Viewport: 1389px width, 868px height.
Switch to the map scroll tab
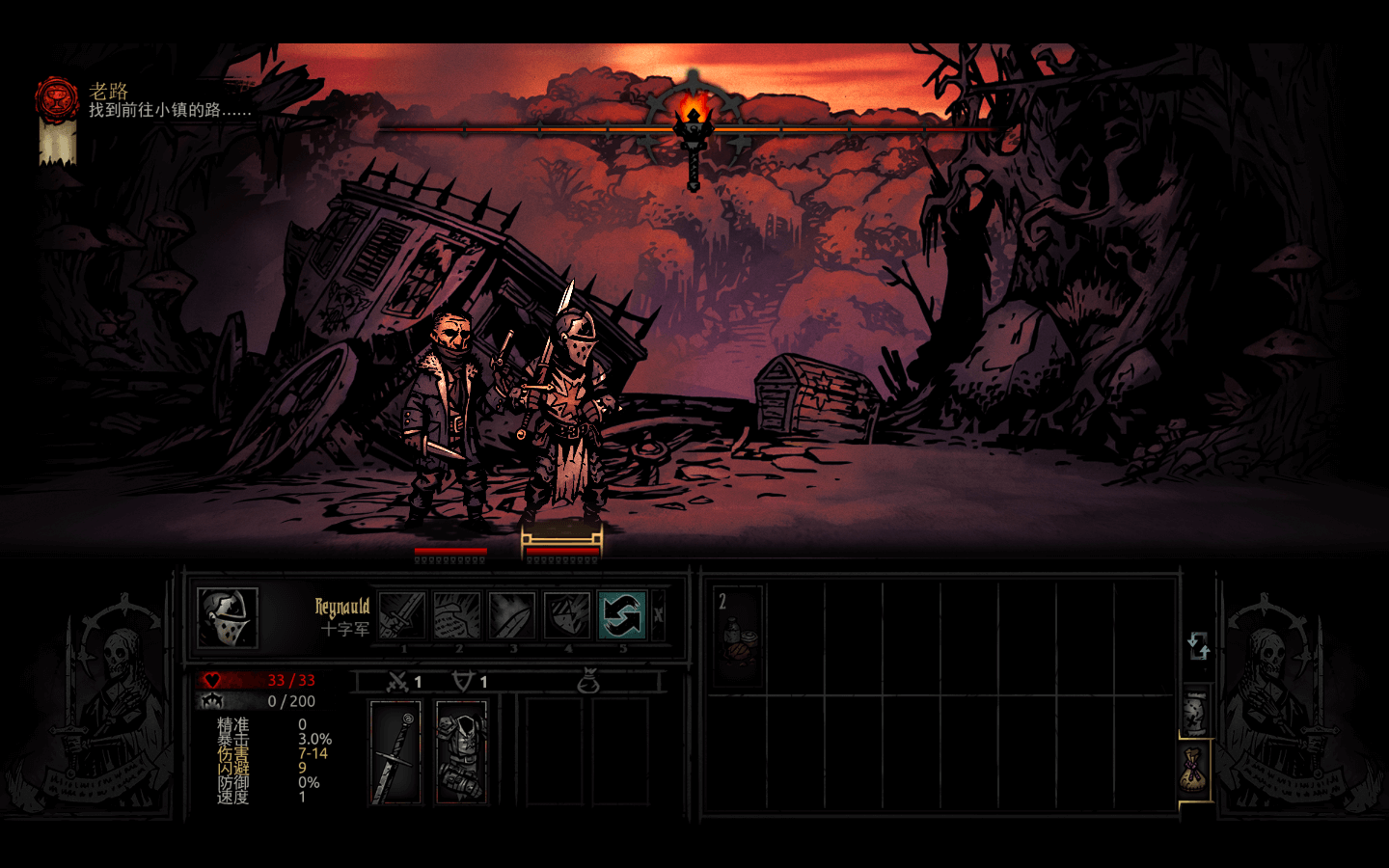(1195, 713)
